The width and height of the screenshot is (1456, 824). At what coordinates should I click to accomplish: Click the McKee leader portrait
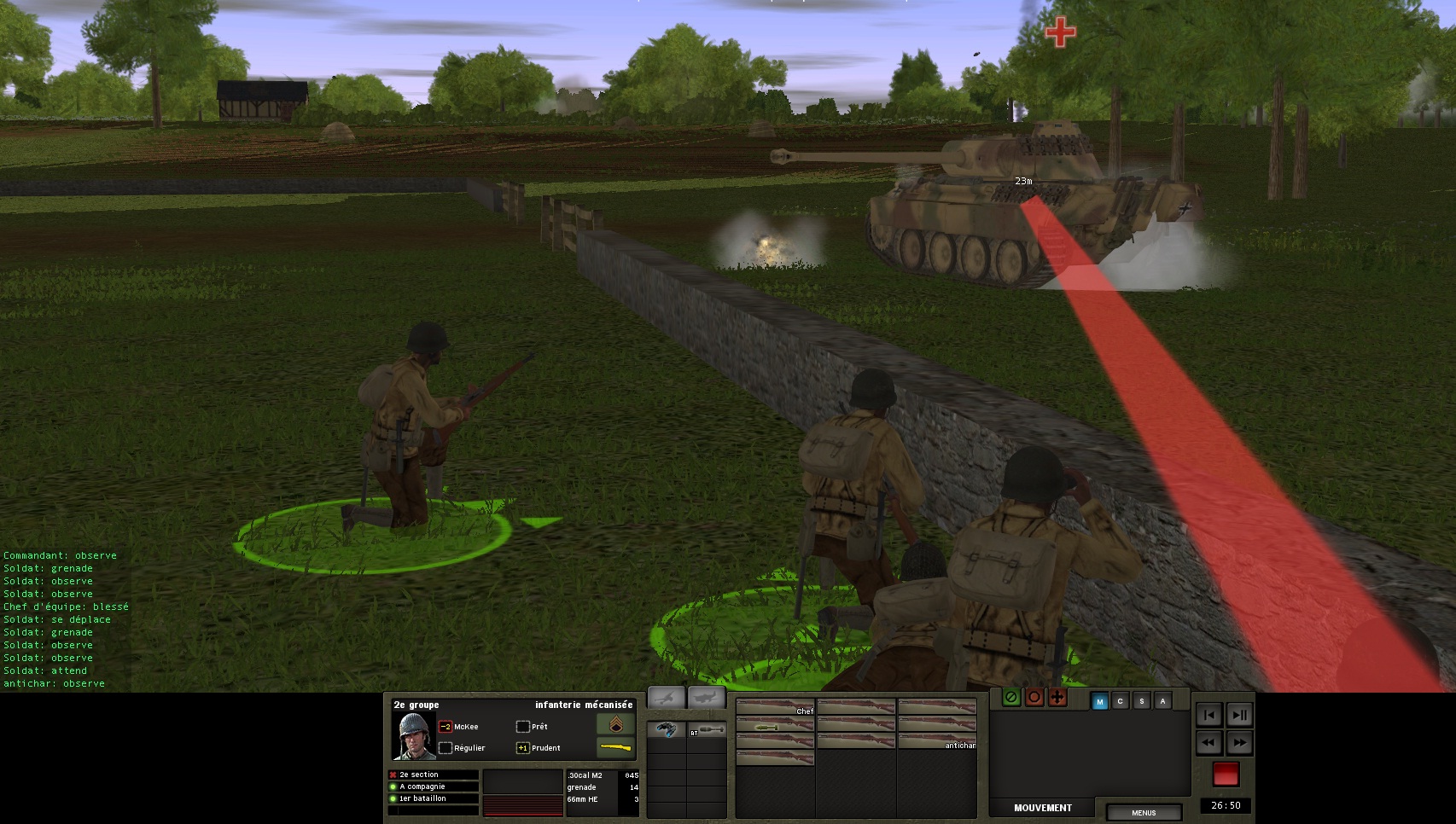click(x=414, y=736)
